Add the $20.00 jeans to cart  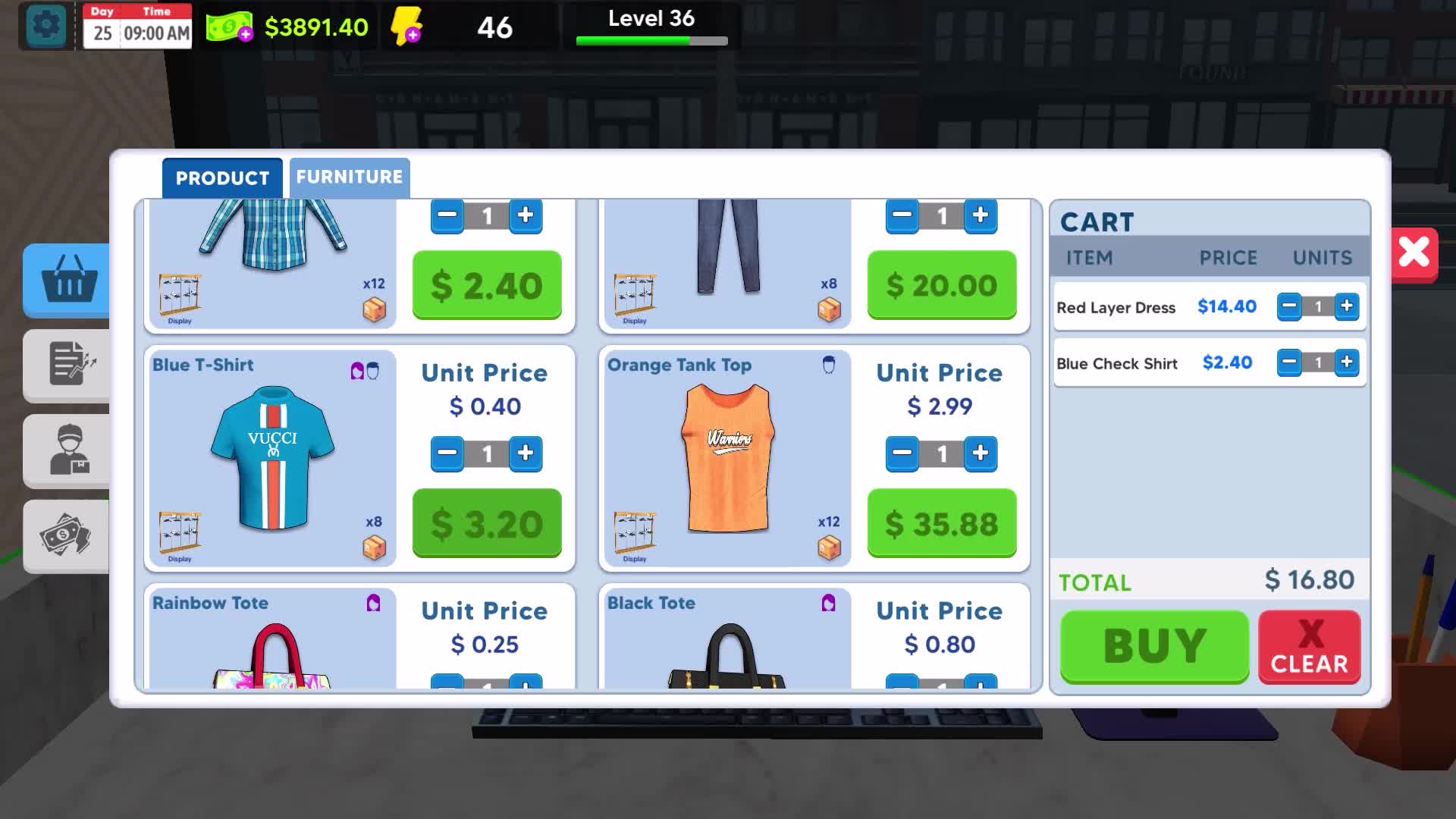tap(941, 285)
